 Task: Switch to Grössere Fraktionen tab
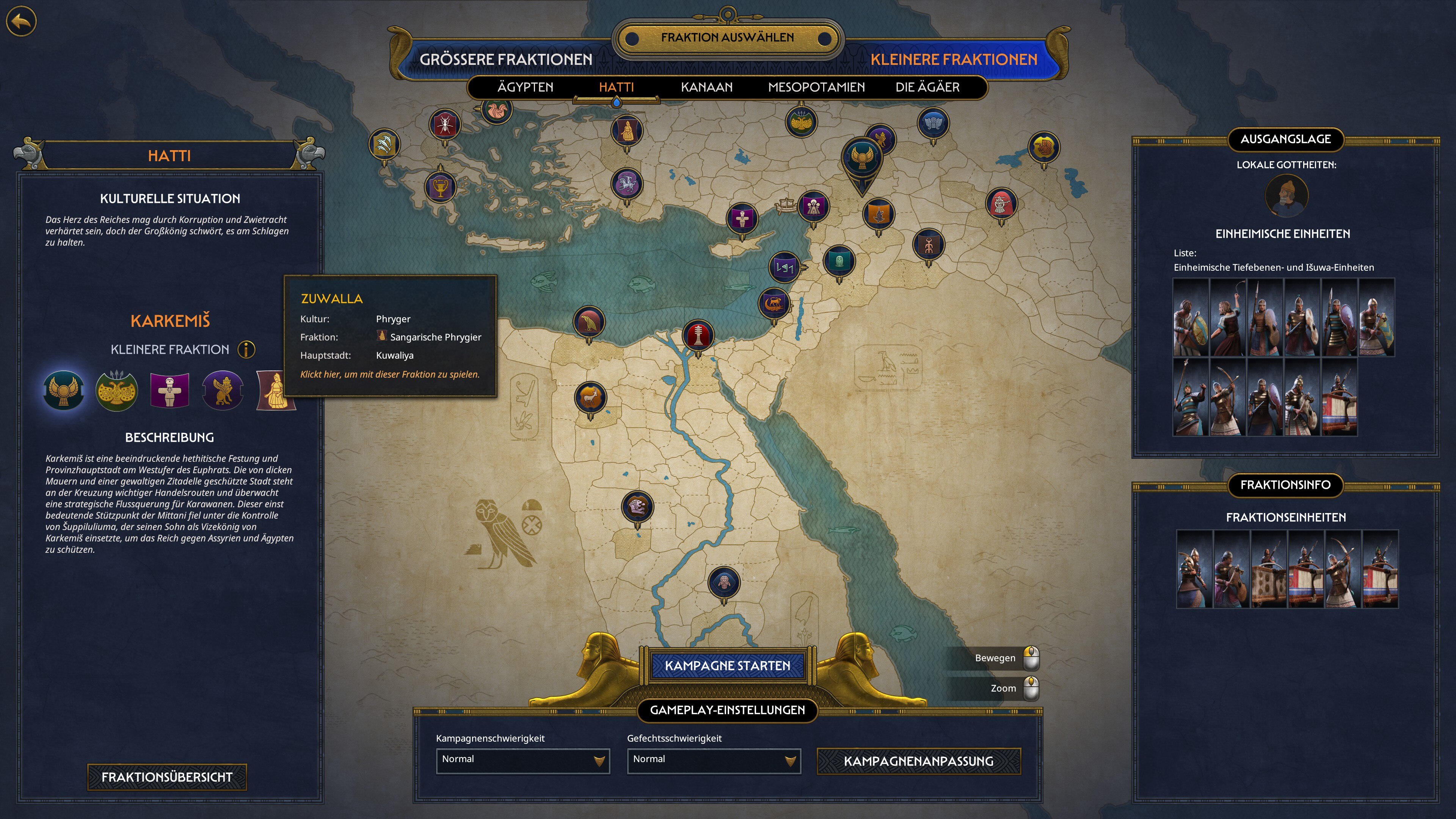coord(505,60)
